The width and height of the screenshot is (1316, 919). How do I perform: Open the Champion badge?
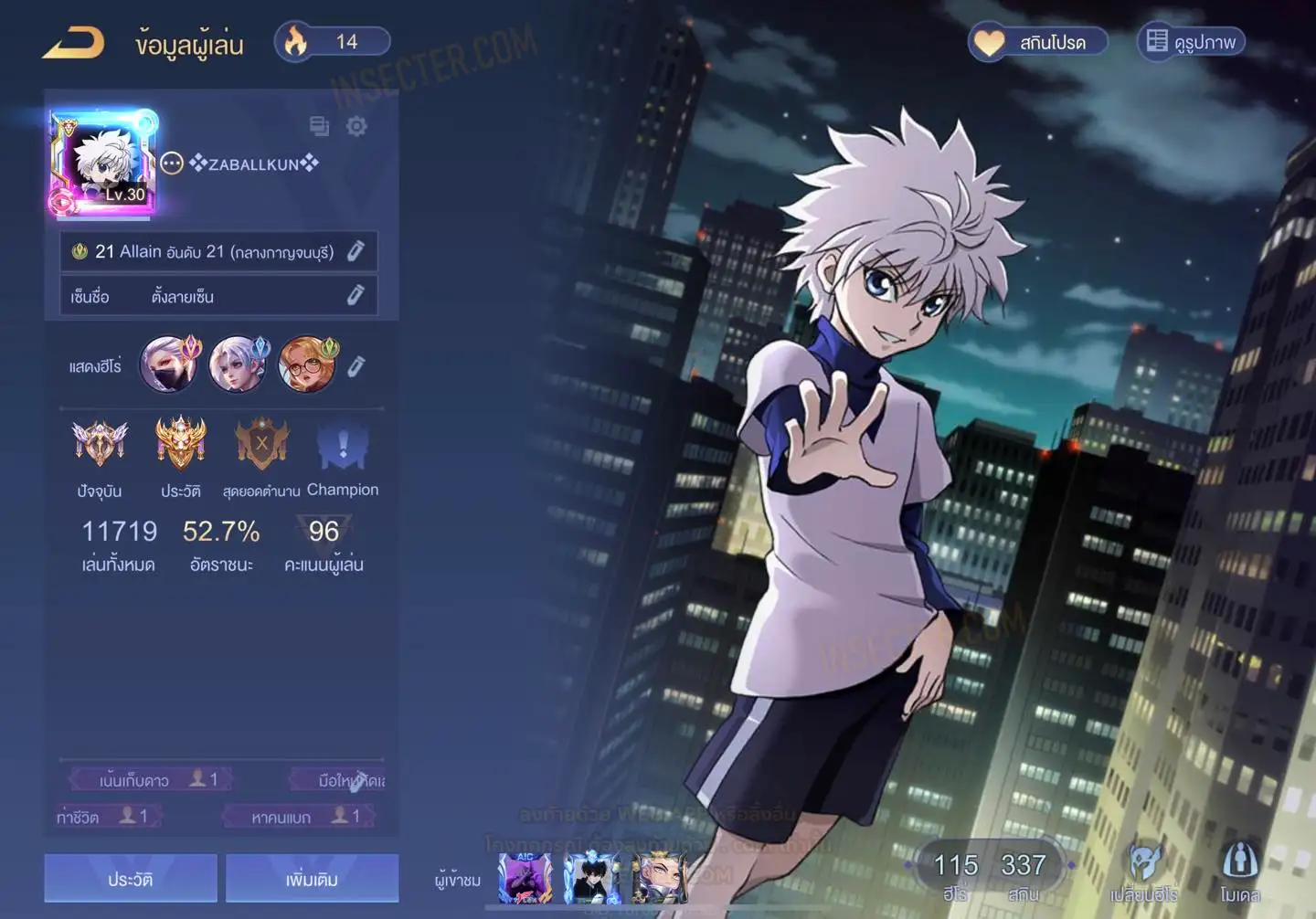pyautogui.click(x=343, y=448)
